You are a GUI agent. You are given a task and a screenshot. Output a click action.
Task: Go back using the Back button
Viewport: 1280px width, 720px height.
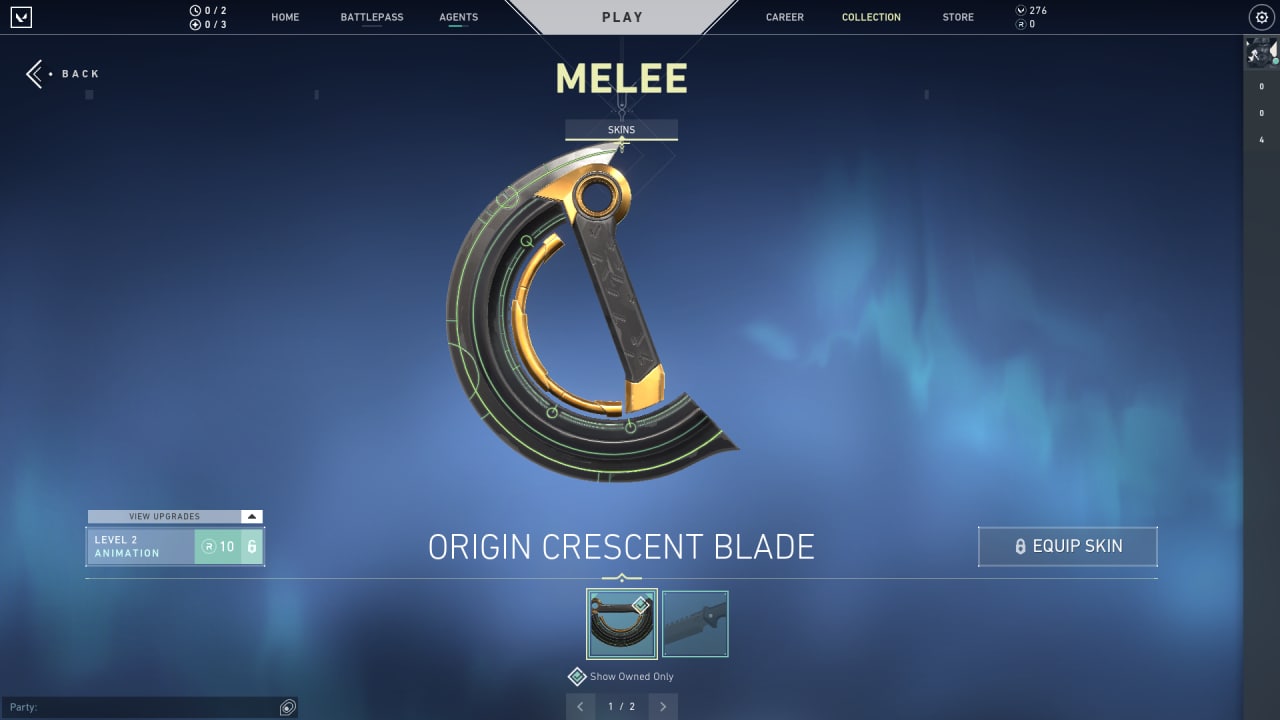62,74
